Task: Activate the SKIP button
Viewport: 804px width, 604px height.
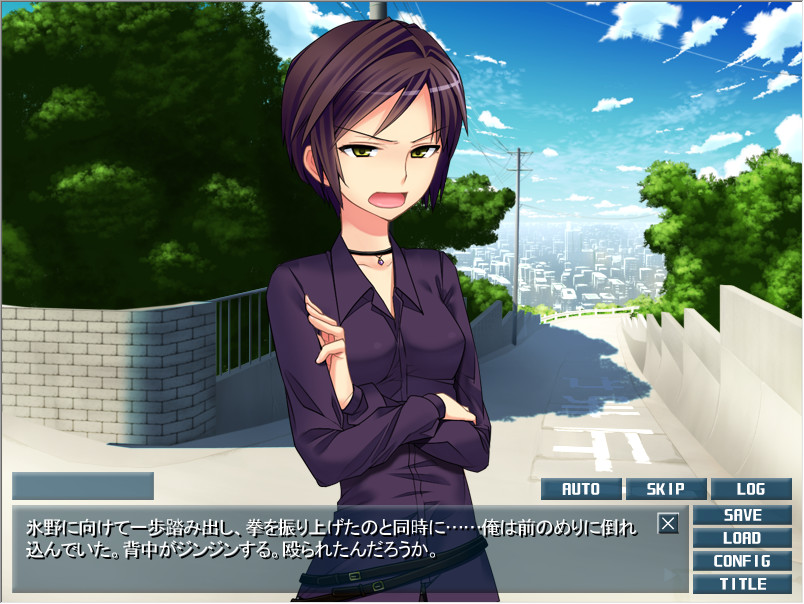Action: tap(665, 489)
